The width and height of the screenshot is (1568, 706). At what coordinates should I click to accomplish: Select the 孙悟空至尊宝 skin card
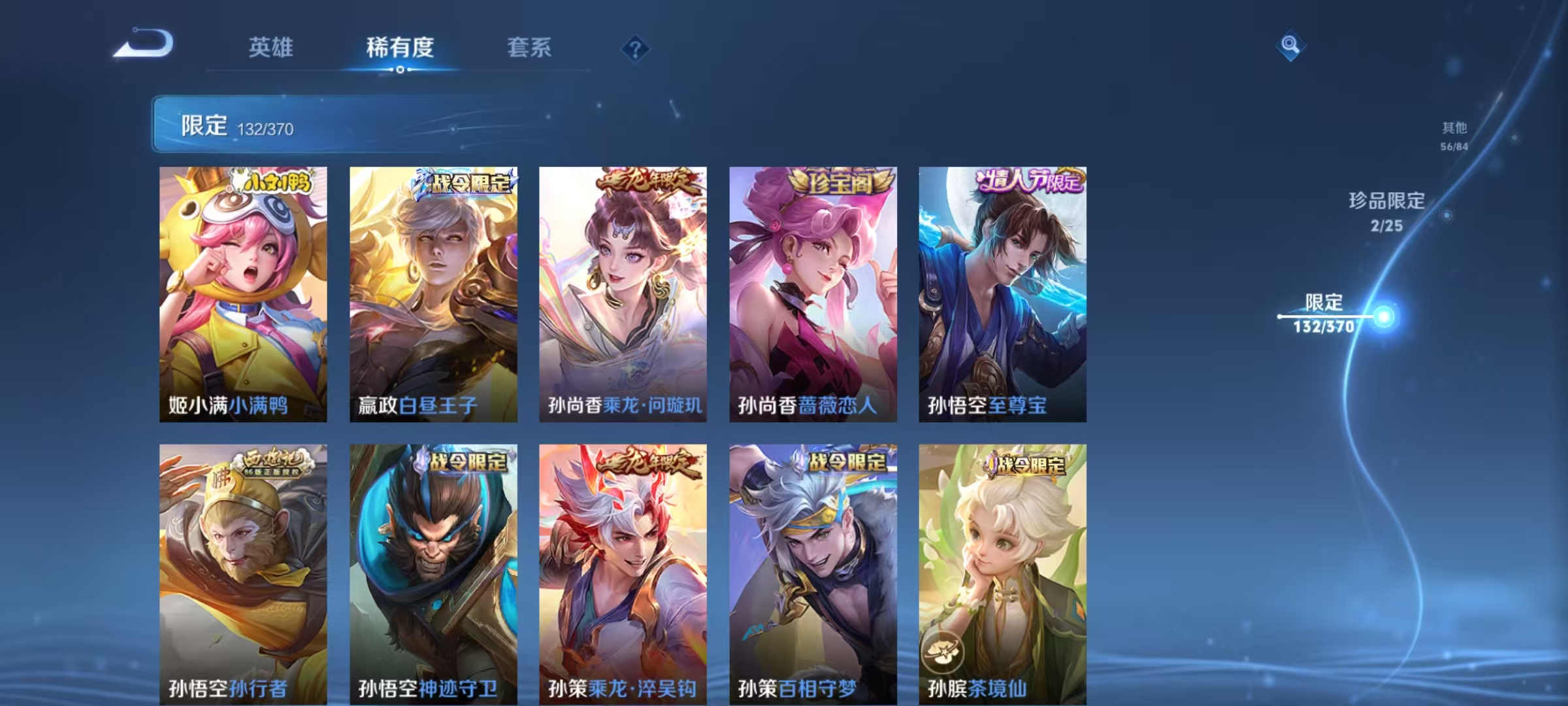pos(1003,294)
